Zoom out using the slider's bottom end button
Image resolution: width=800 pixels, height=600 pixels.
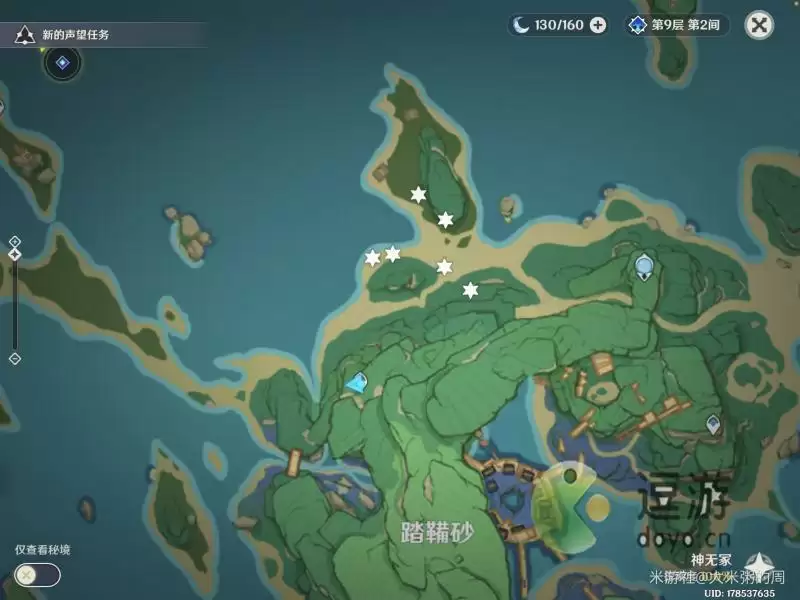15,358
